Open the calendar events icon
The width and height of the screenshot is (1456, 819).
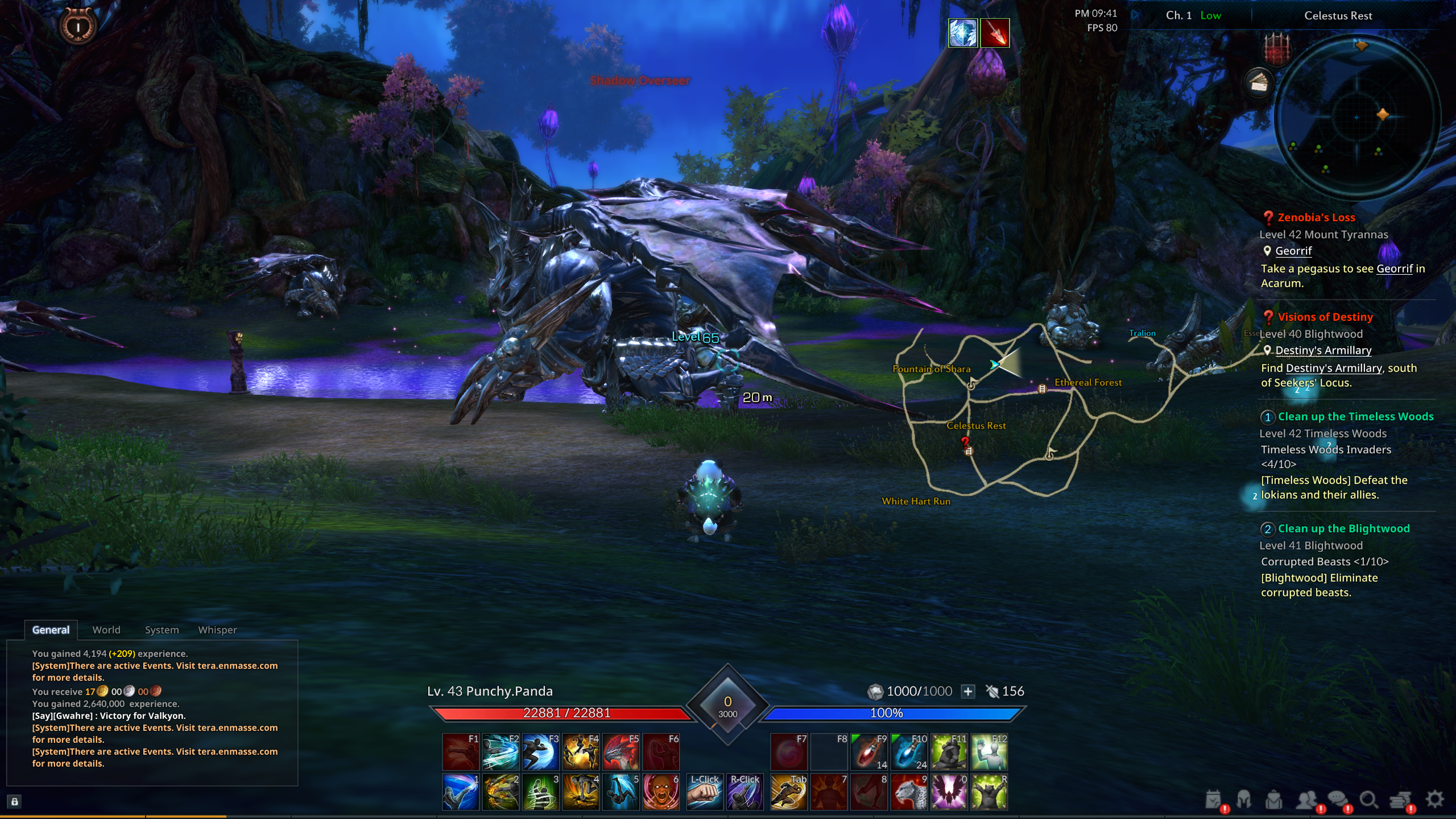point(1213,800)
